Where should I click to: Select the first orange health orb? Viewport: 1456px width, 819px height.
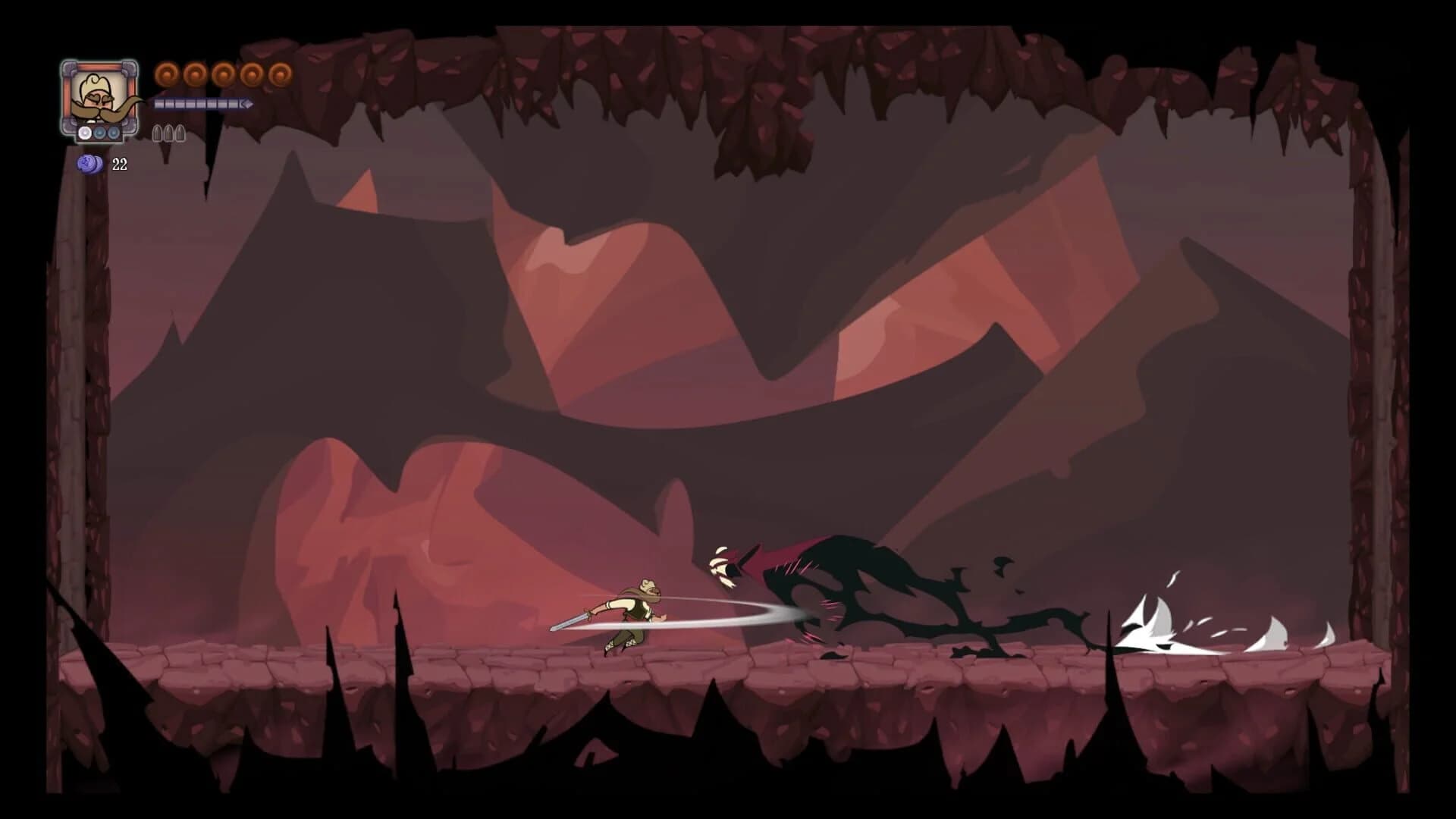pyautogui.click(x=168, y=74)
